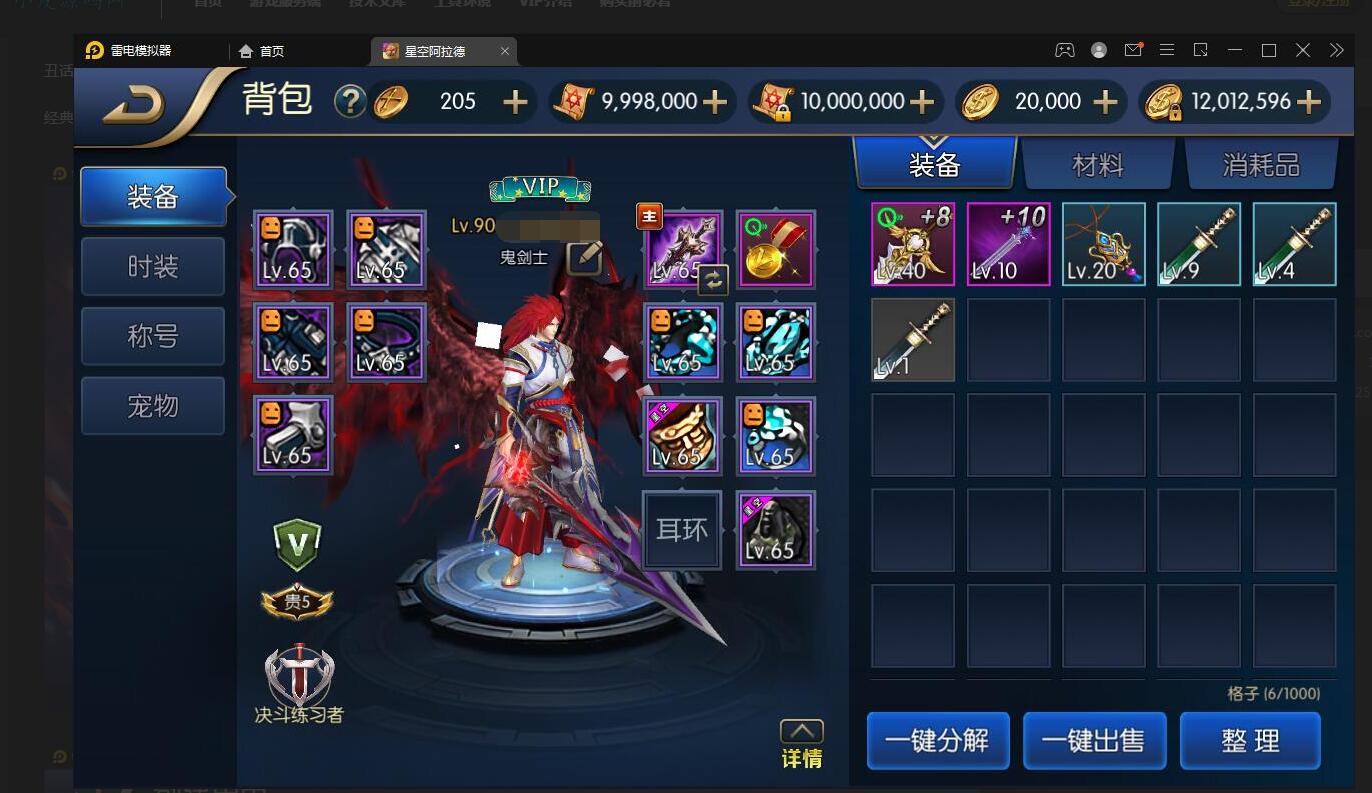Open the 称号 title tab
1372x793 pixels.
tap(153, 336)
